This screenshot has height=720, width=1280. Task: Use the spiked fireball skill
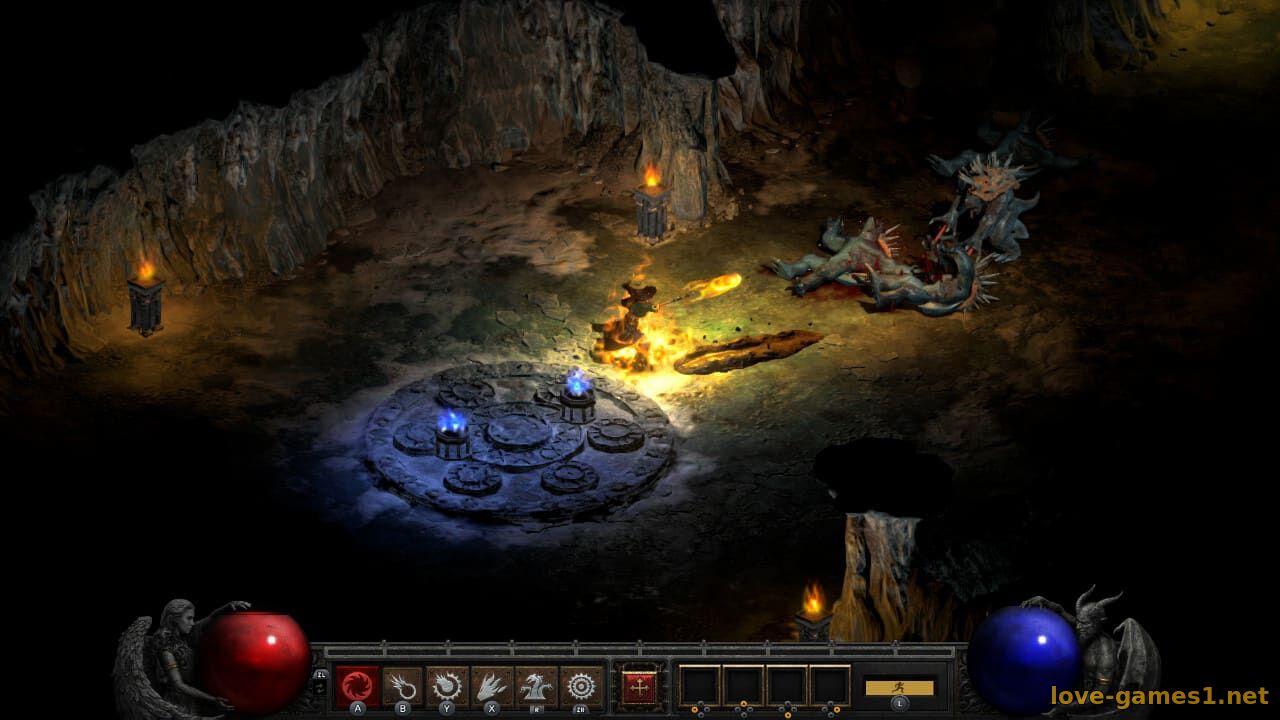coord(447,687)
